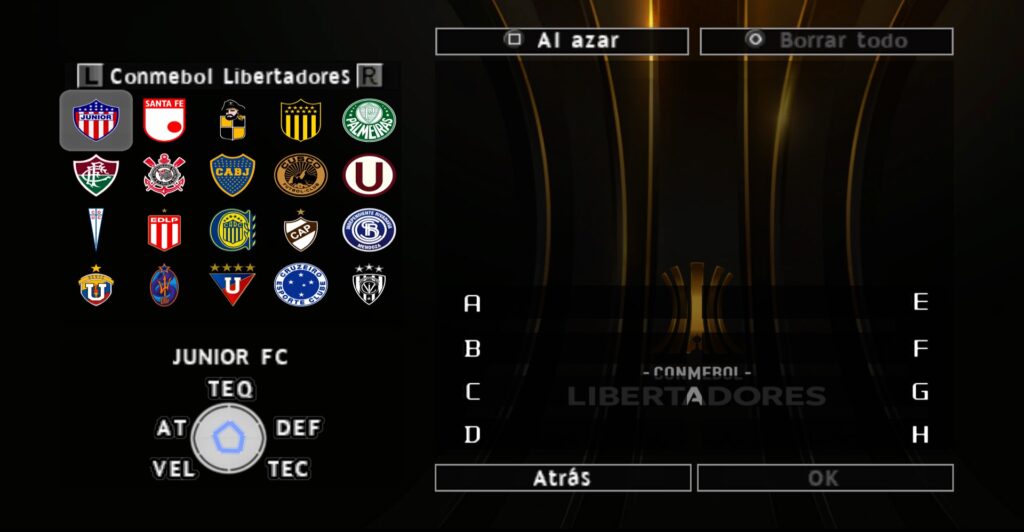Viewport: 1024px width, 532px height.
Task: Go back with the Atrás button
Action: (562, 478)
